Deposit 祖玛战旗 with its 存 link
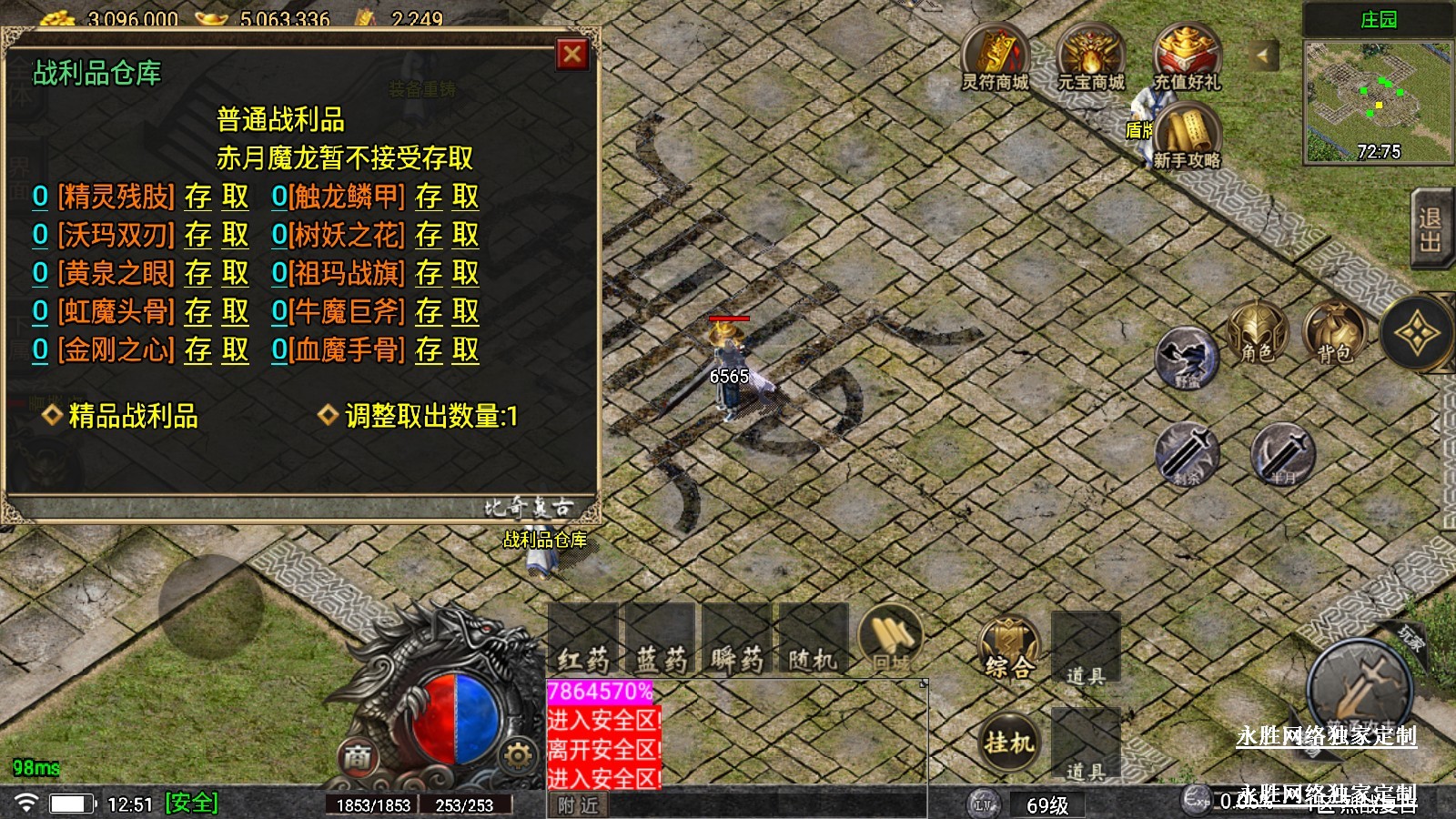Screen dimensions: 1456x819 (429, 273)
